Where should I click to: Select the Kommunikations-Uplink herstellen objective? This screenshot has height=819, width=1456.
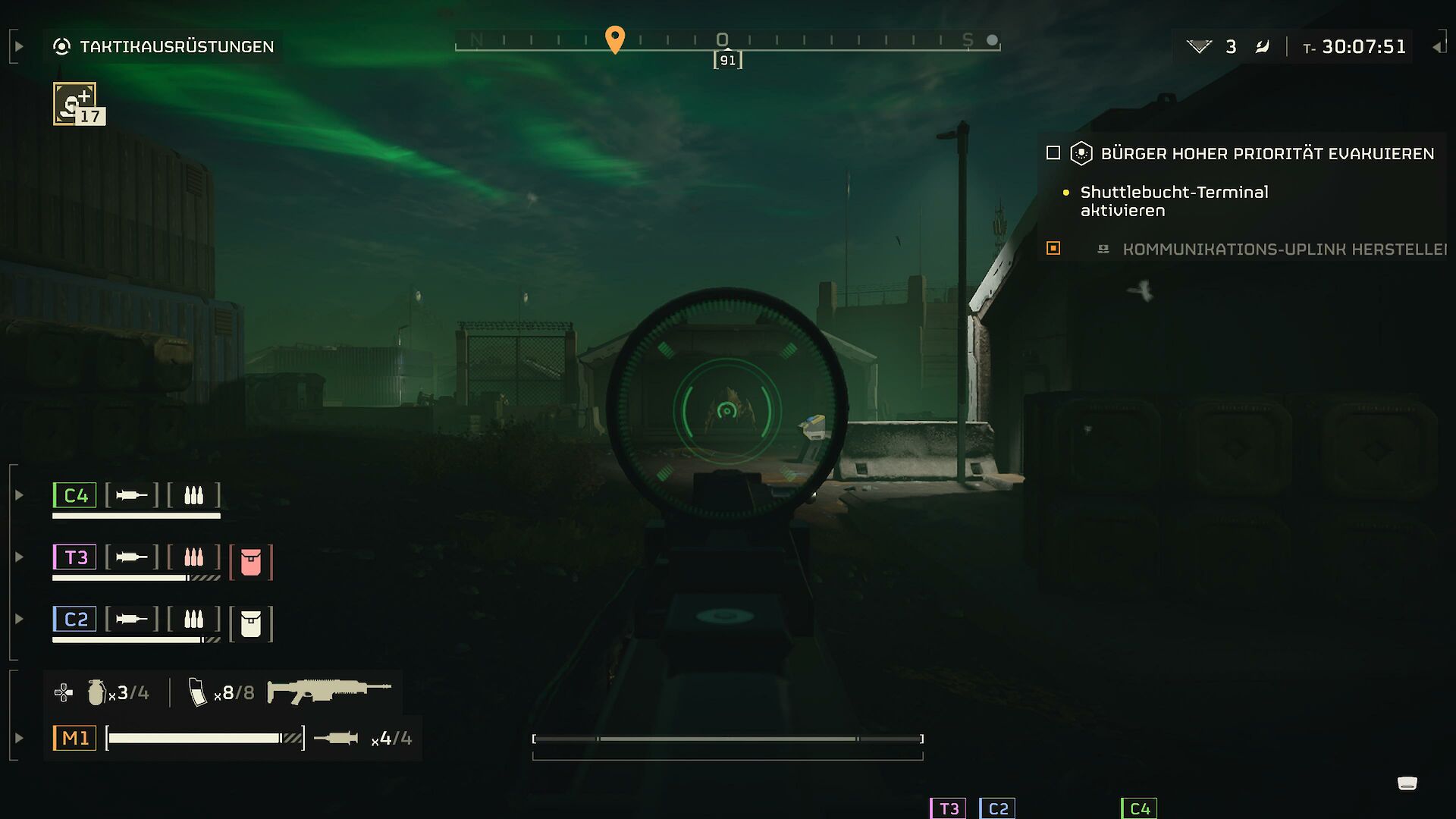click(1284, 249)
